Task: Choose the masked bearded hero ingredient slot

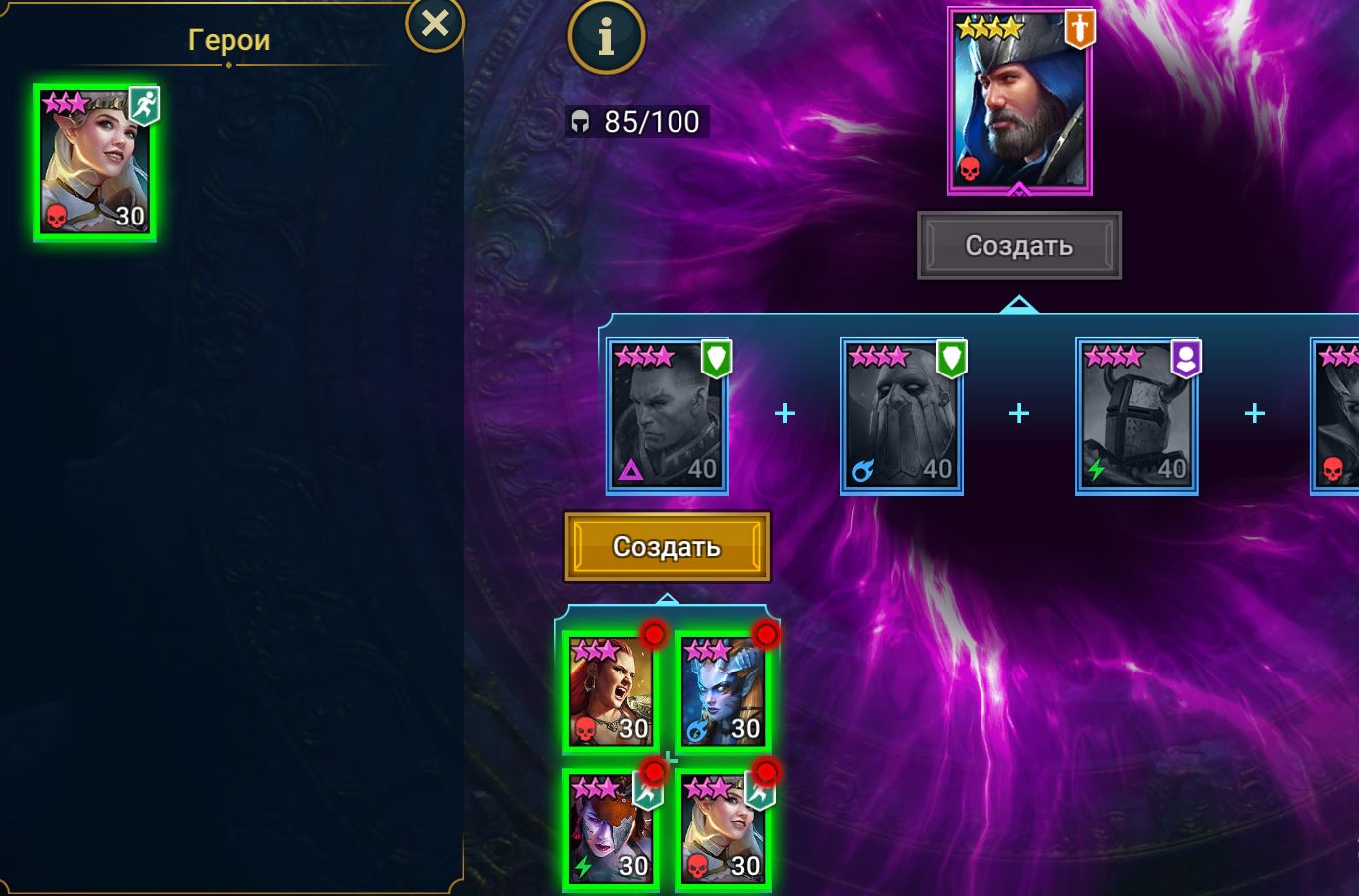Action: (902, 415)
